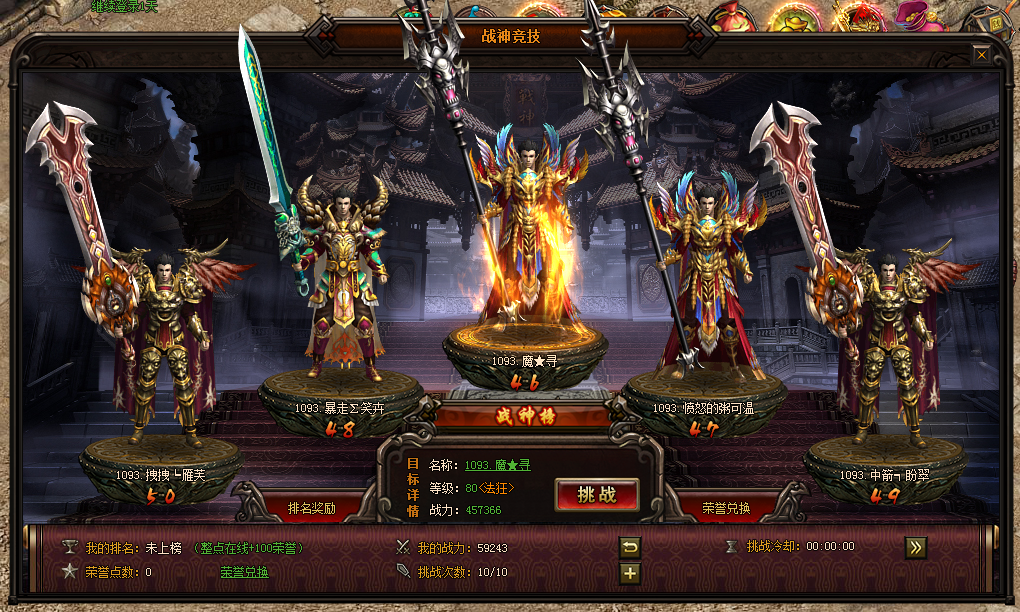Open the 荣誉兑换 button beside the target panel
1020x612 pixels.
(726, 507)
